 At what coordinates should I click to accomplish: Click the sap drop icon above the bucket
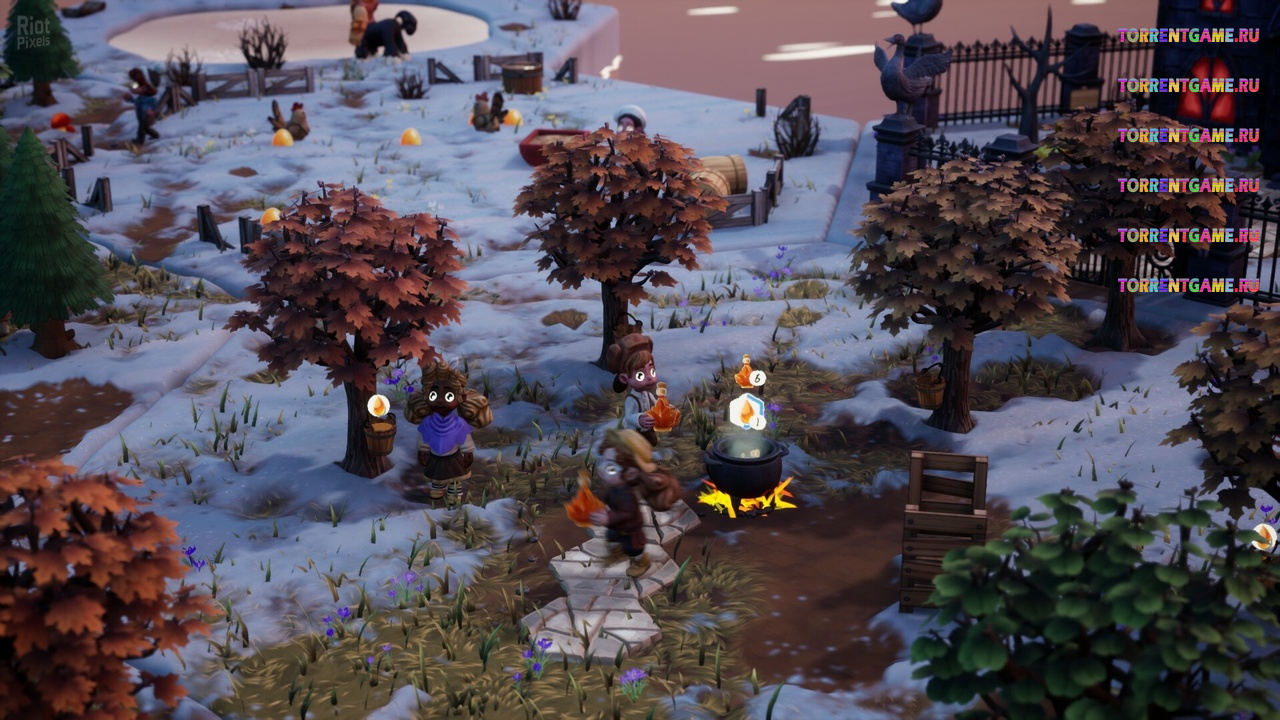click(x=378, y=406)
